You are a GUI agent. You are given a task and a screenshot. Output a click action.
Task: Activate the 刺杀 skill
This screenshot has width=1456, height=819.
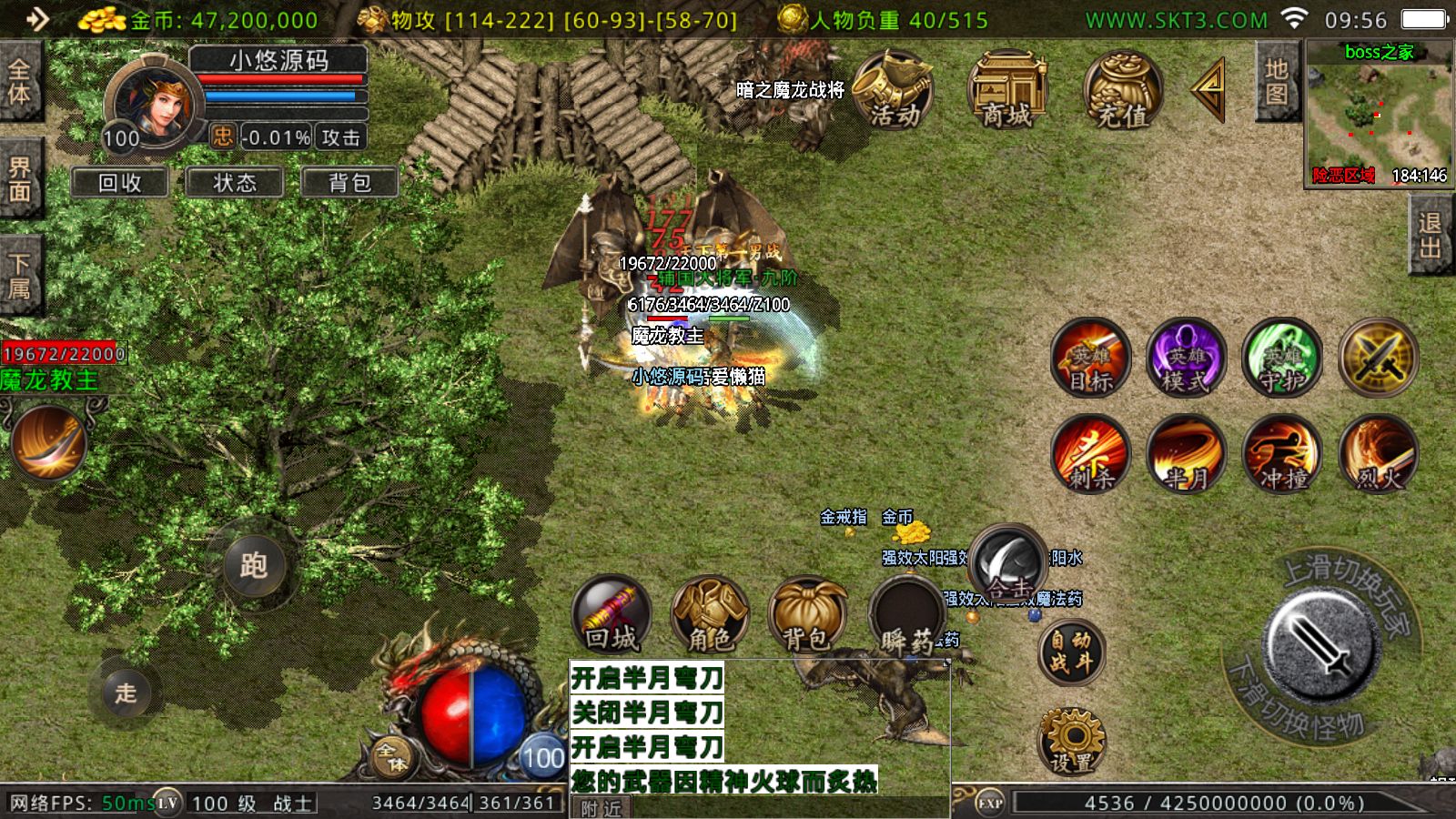(1090, 454)
